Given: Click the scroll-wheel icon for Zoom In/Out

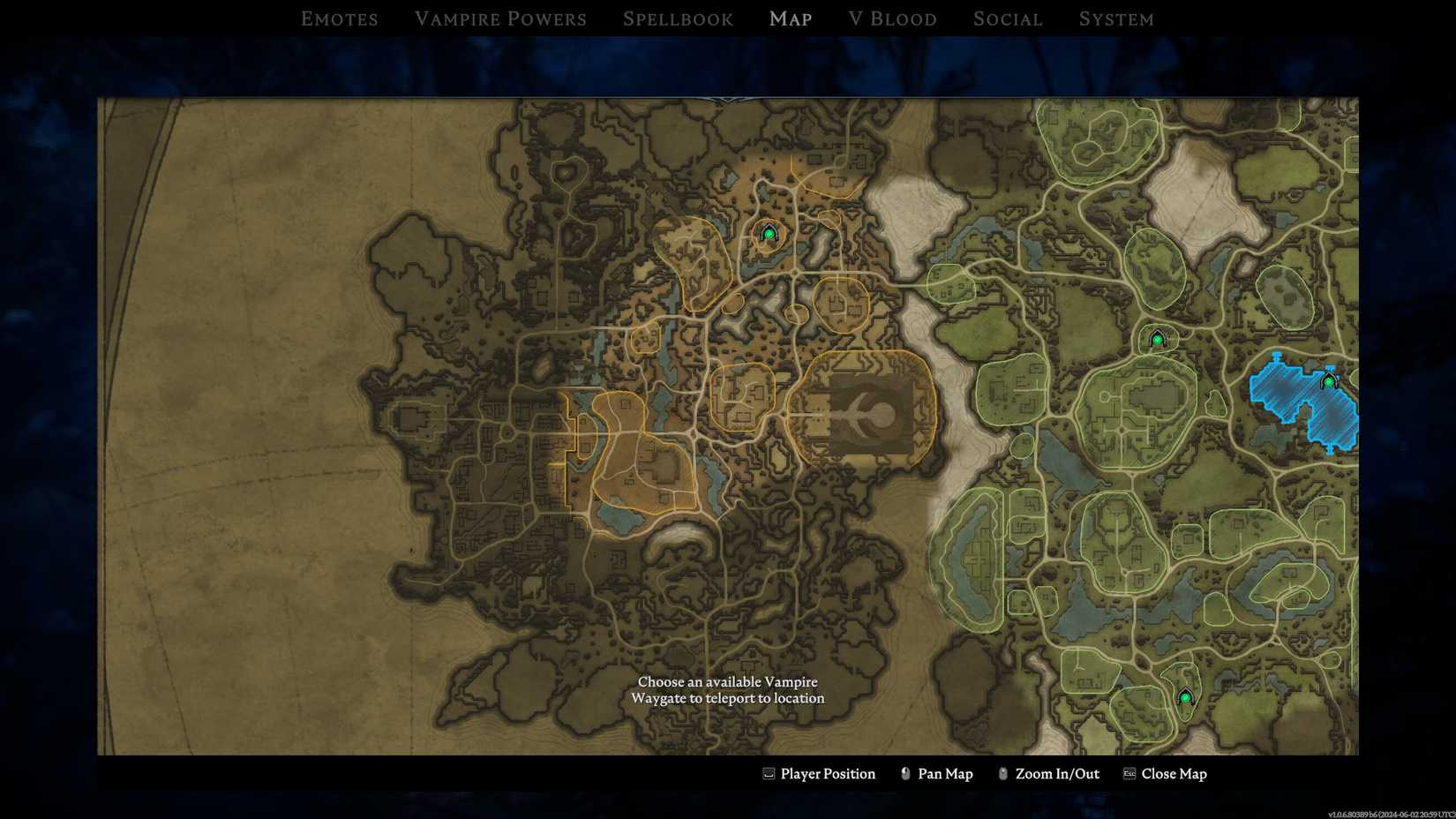Looking at the screenshot, I should [1002, 773].
